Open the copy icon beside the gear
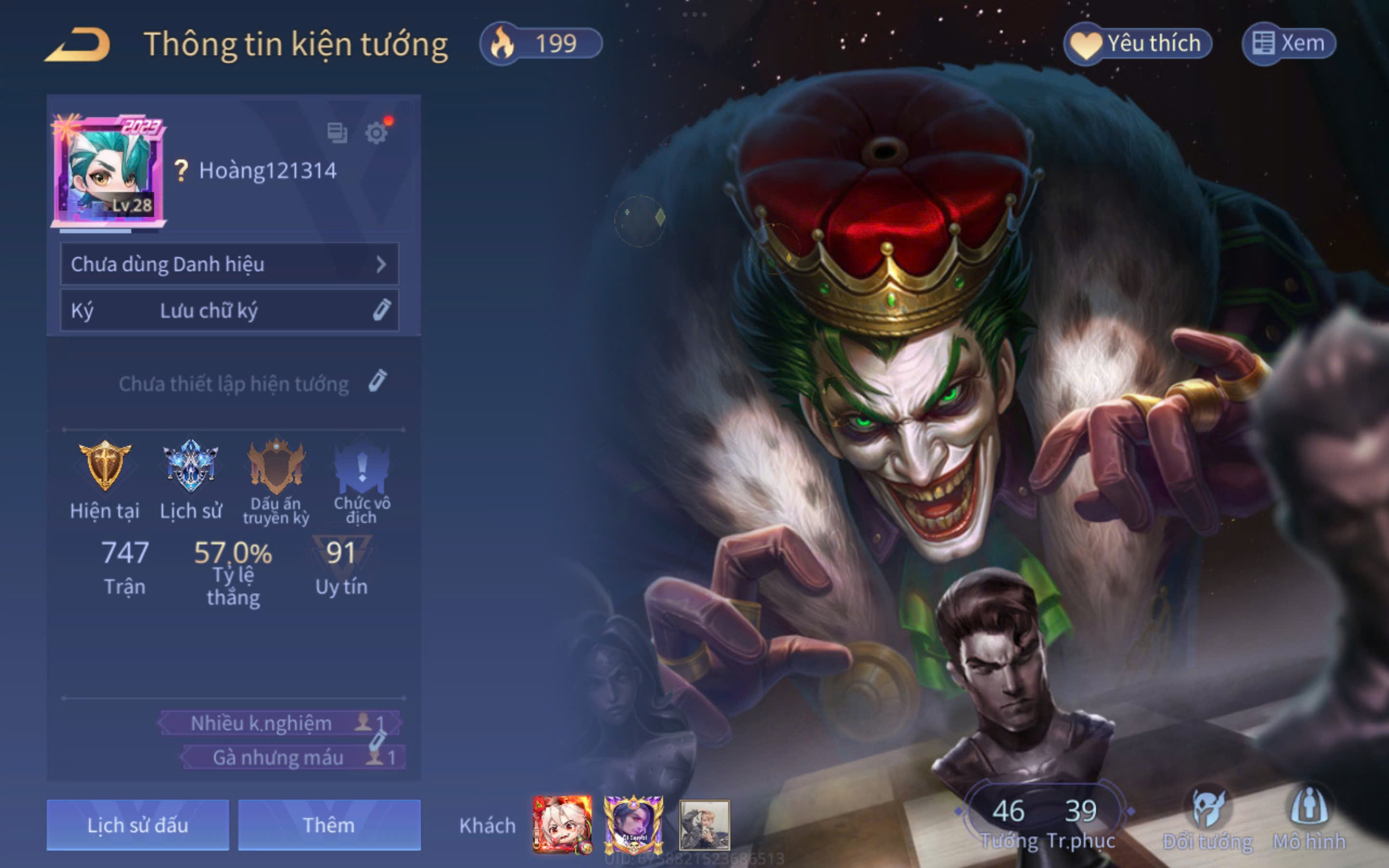The height and width of the screenshot is (868, 1389). (x=337, y=133)
